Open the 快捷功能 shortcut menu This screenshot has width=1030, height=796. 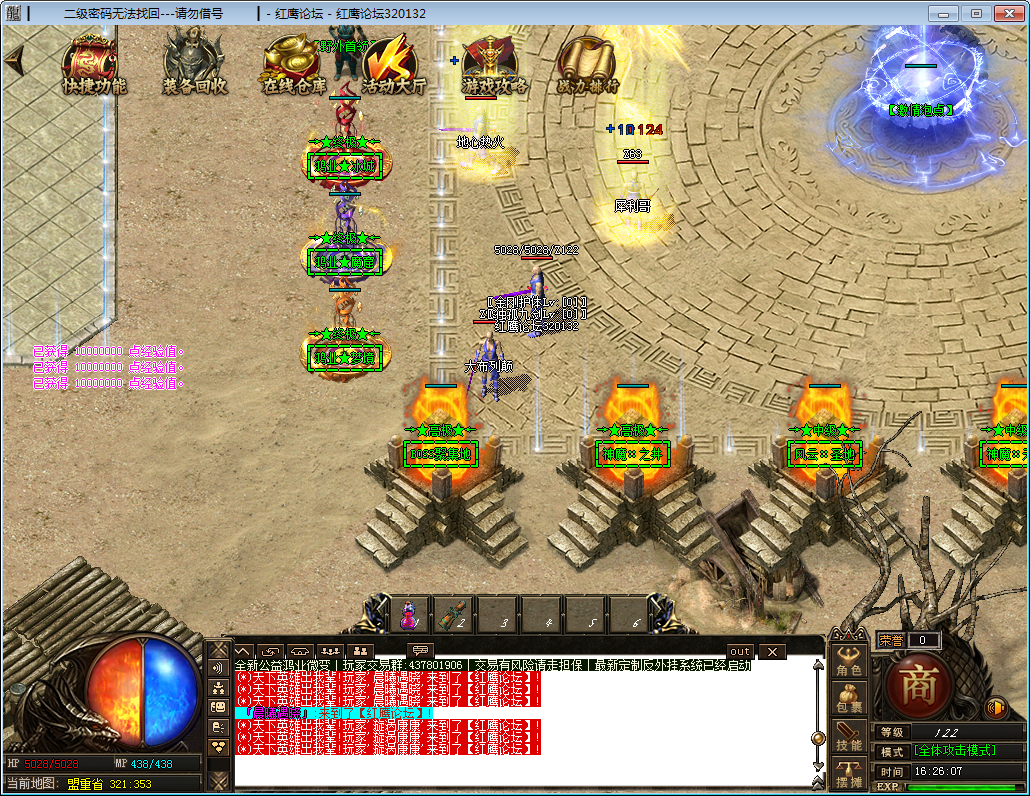(x=94, y=64)
